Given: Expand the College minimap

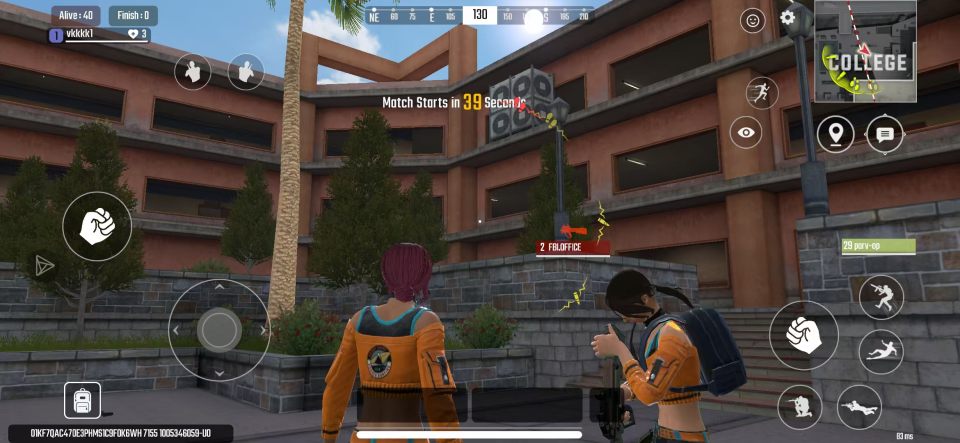Looking at the screenshot, I should coord(865,51).
